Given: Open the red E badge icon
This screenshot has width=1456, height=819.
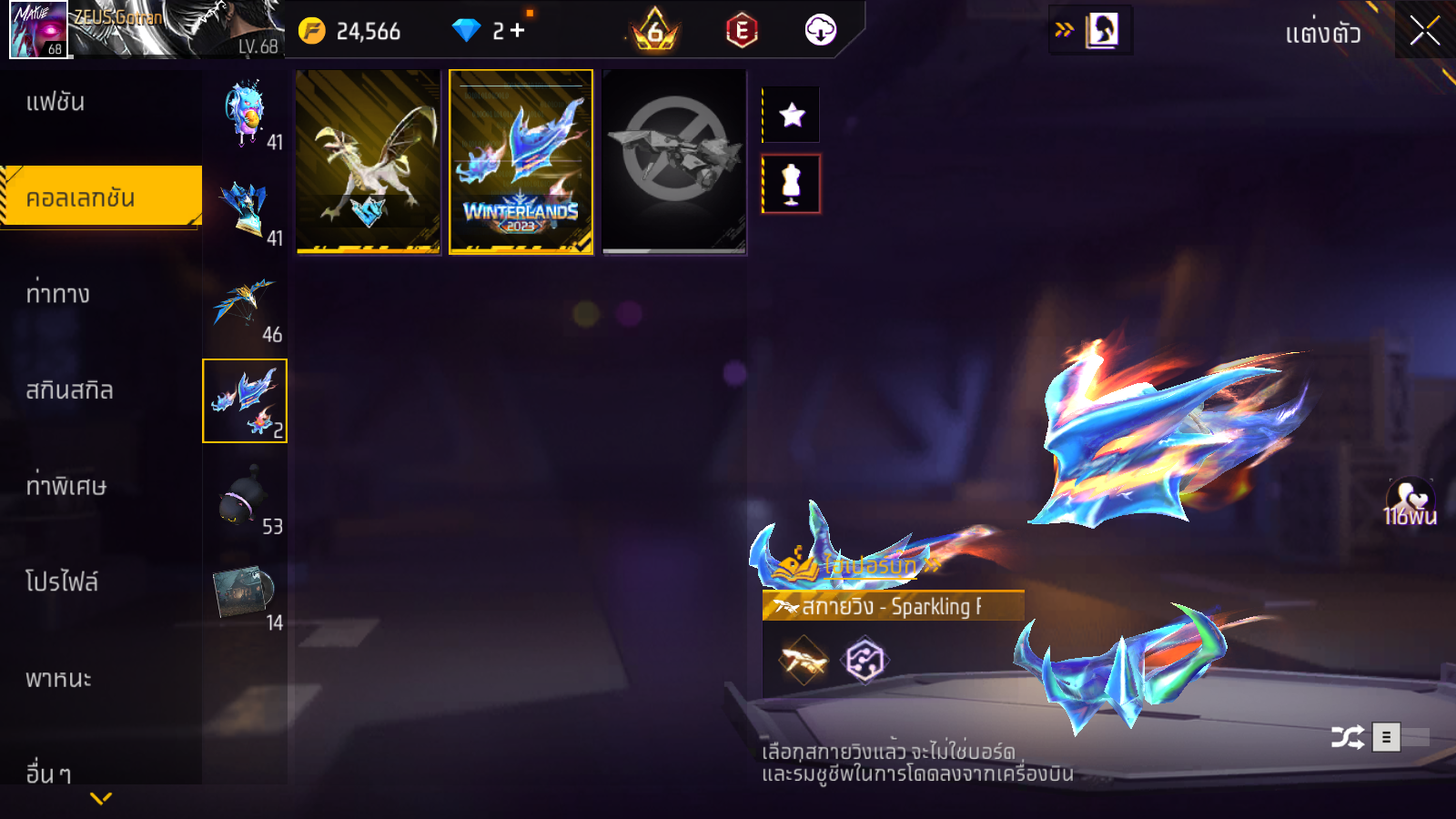Looking at the screenshot, I should click(742, 31).
